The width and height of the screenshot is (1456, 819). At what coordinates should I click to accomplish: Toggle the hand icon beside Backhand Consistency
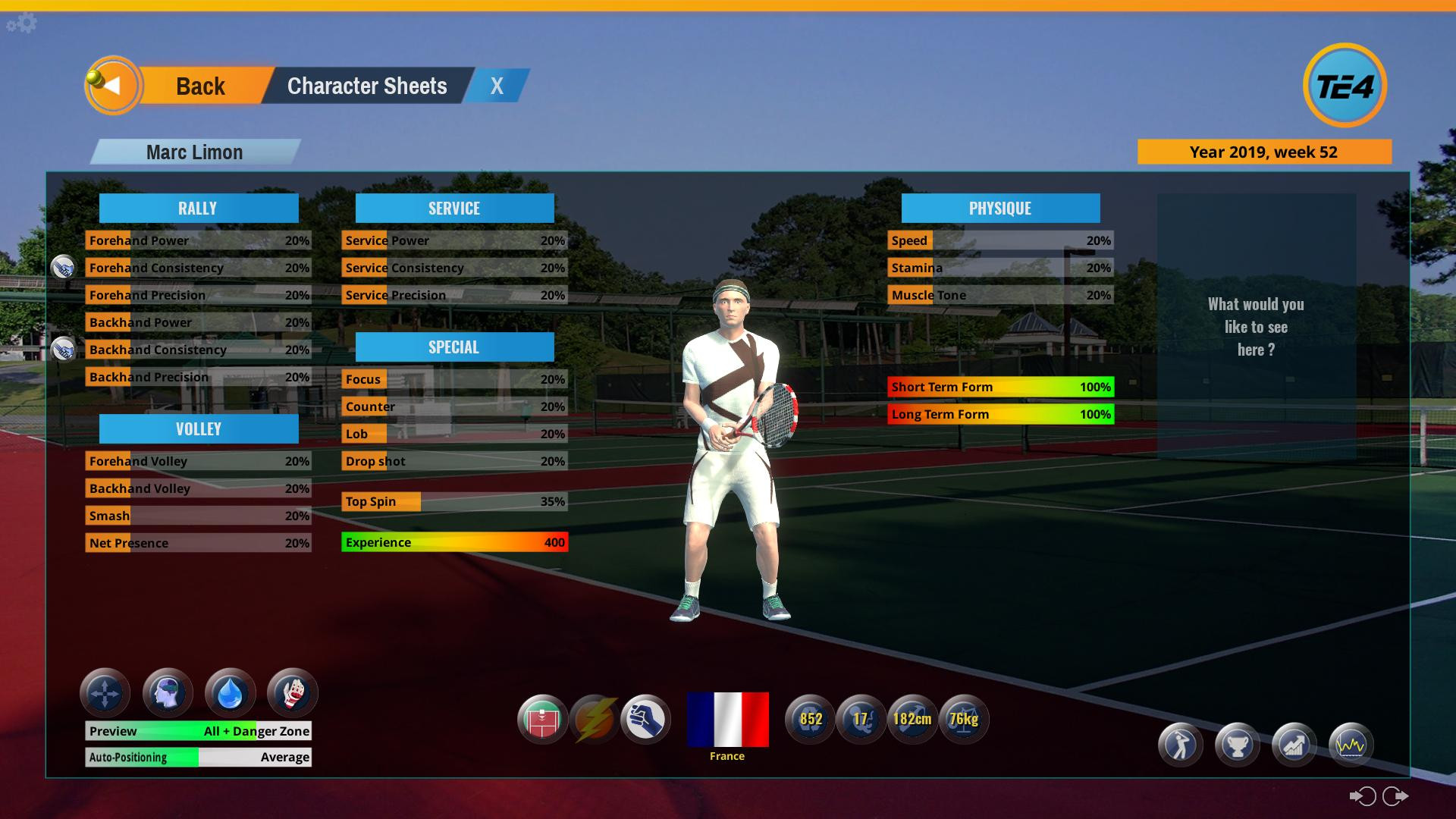click(64, 350)
